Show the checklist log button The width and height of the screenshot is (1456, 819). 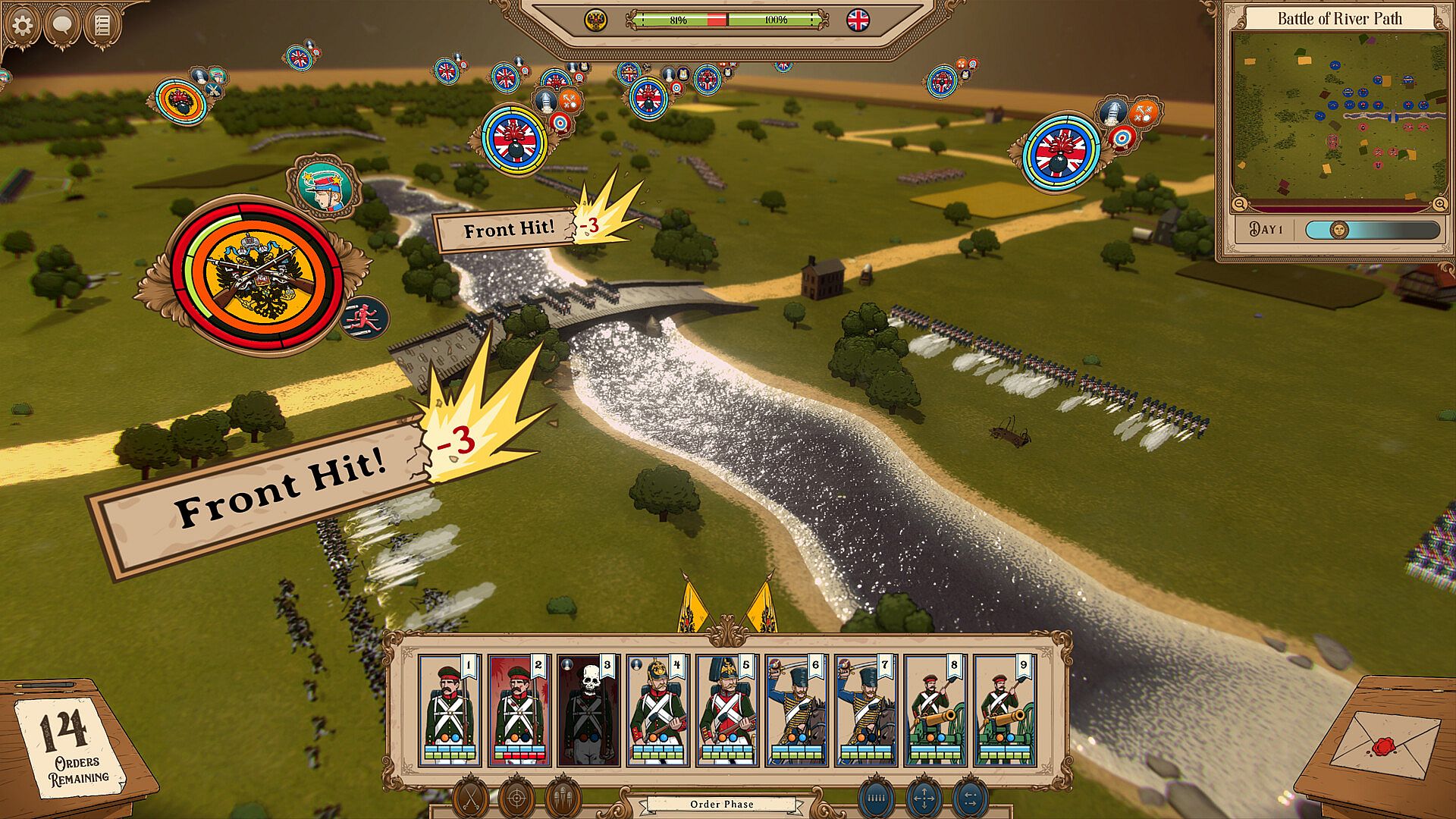coord(102,25)
